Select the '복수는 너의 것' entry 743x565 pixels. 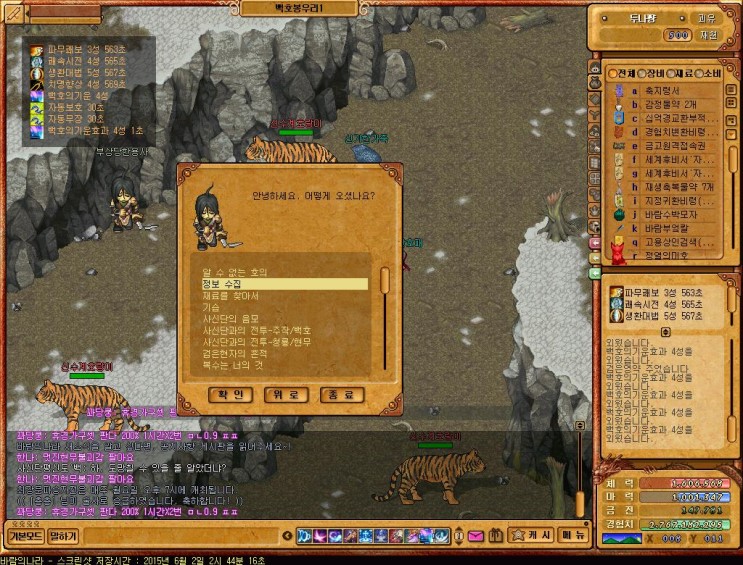[232, 366]
